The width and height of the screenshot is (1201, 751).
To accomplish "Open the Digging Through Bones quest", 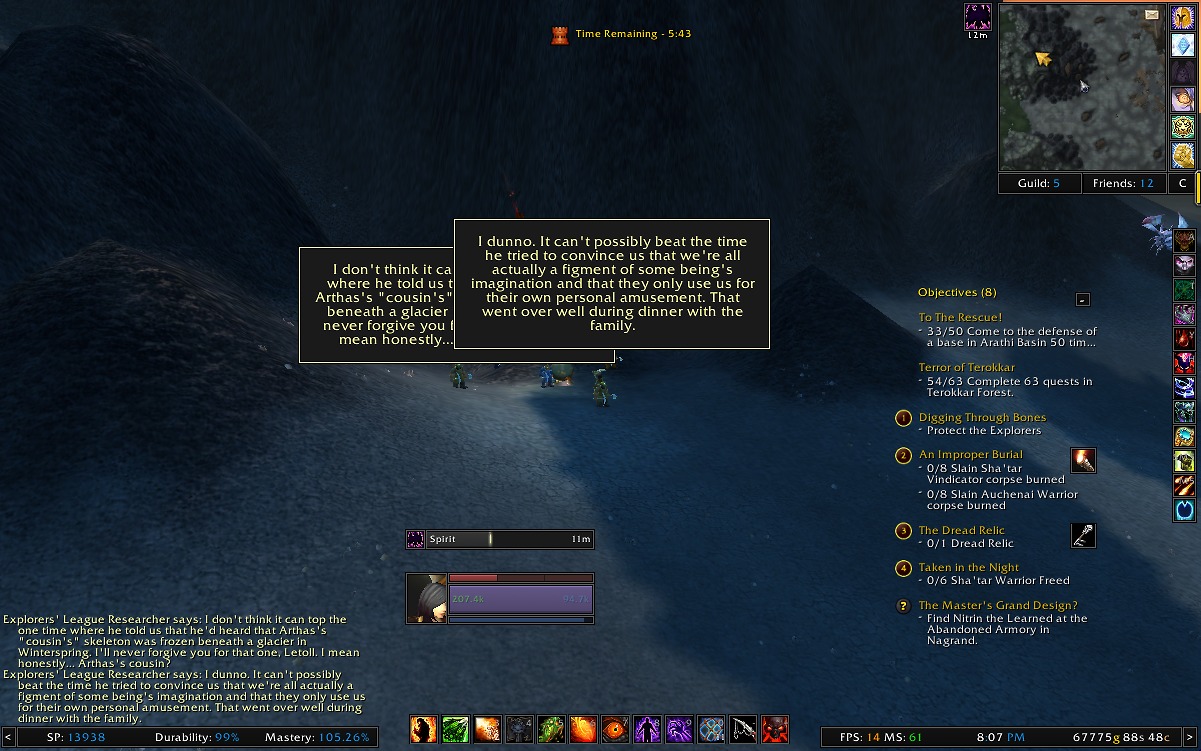I will tap(982, 418).
